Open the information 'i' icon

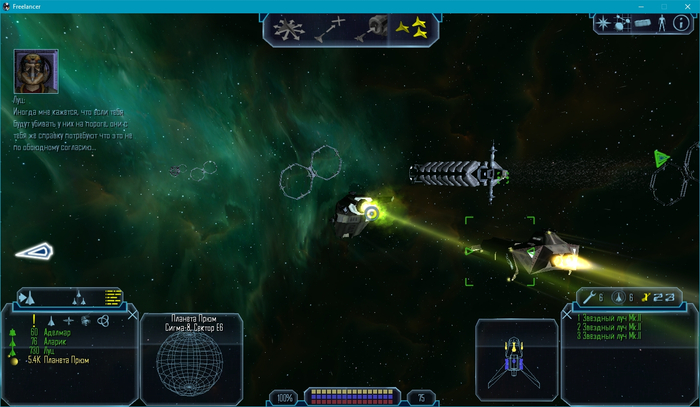680,23
